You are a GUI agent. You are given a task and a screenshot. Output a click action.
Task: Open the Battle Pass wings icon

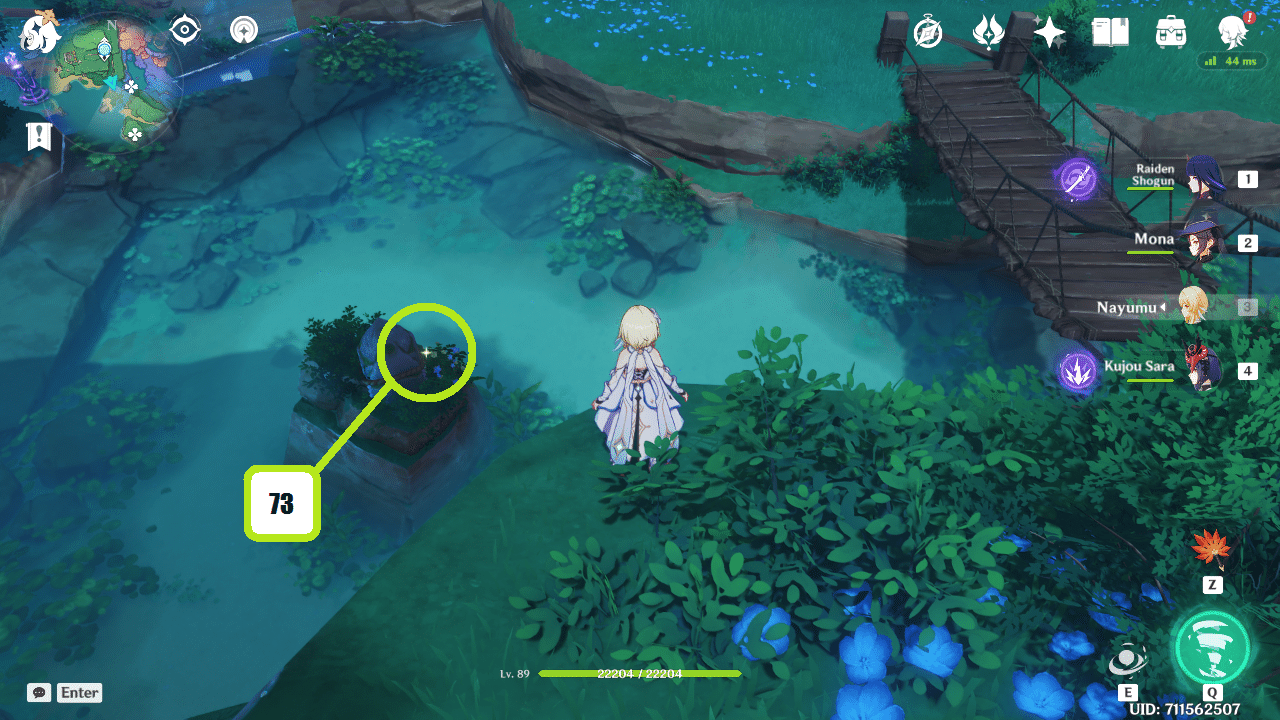[x=988, y=32]
